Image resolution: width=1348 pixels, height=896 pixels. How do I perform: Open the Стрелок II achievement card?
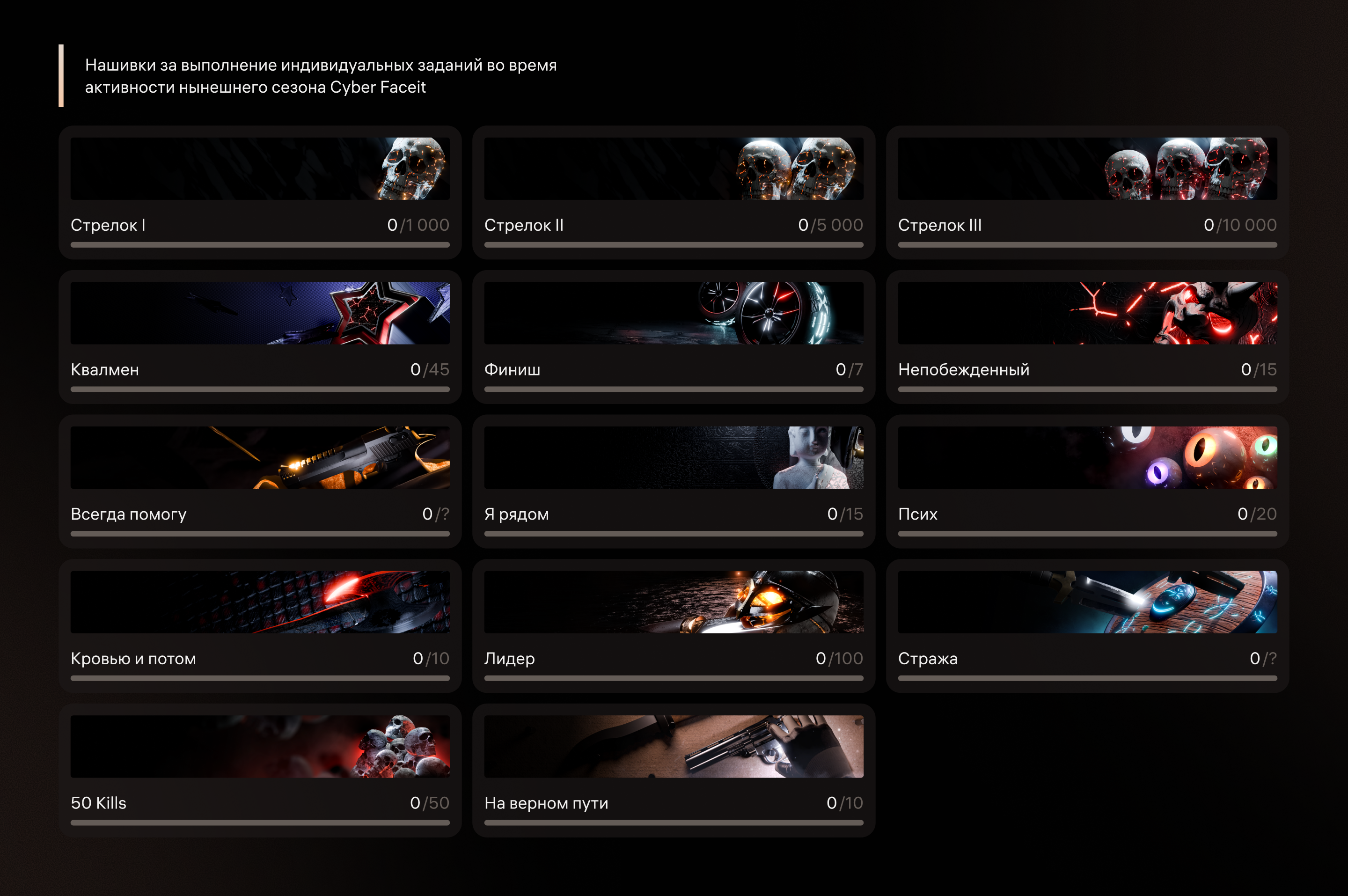pyautogui.click(x=674, y=192)
